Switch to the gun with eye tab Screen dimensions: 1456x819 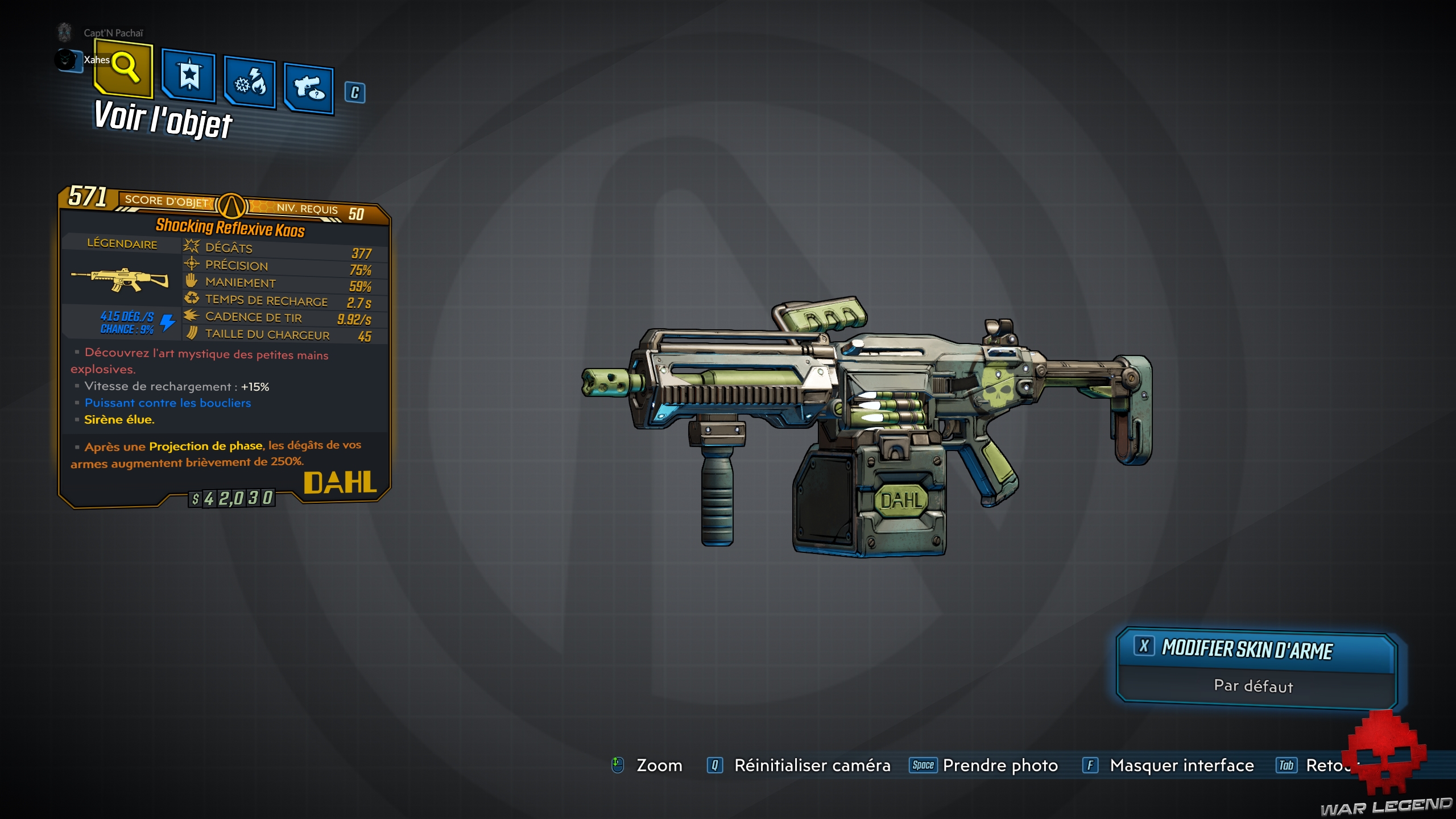[x=309, y=88]
